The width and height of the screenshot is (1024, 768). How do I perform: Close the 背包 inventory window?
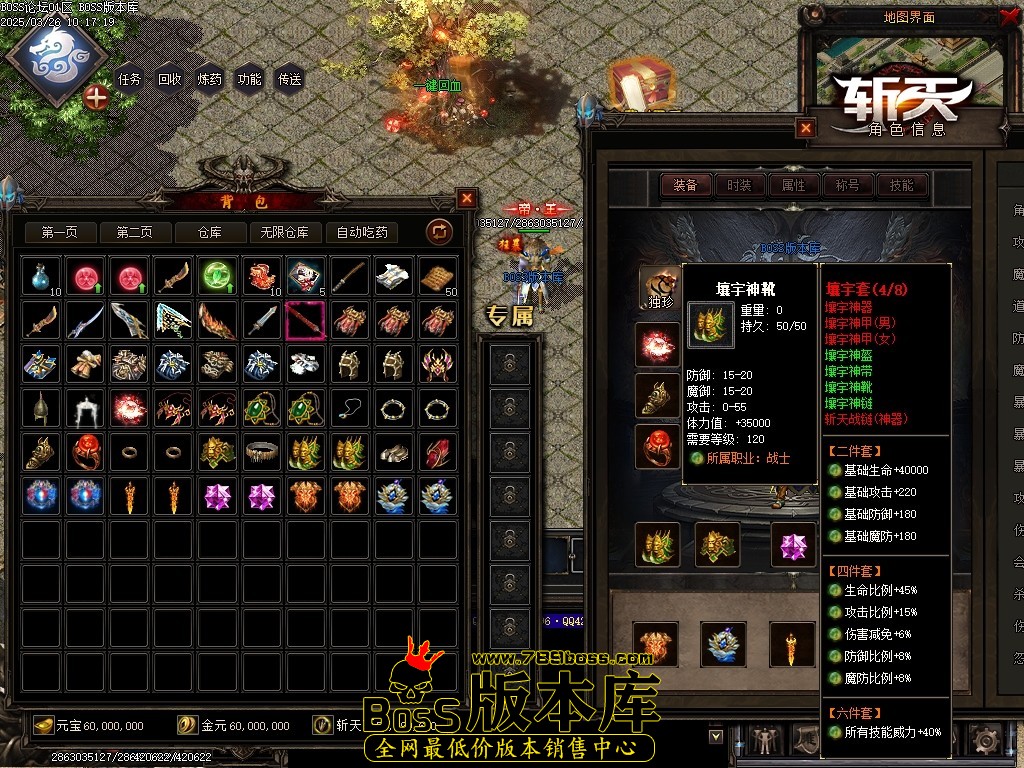click(466, 198)
